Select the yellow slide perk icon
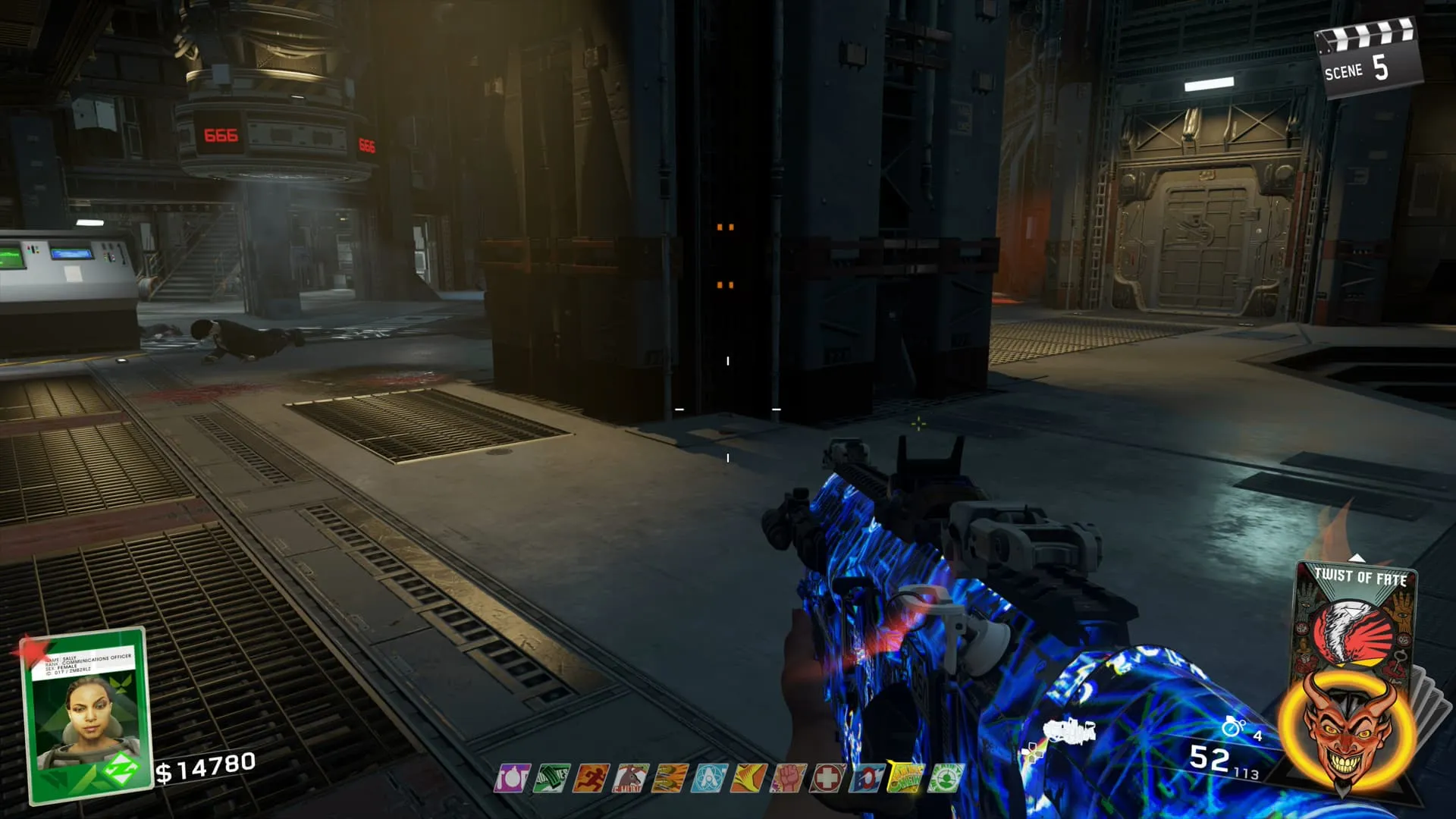Screen dimensions: 1456x819 (x=749, y=778)
